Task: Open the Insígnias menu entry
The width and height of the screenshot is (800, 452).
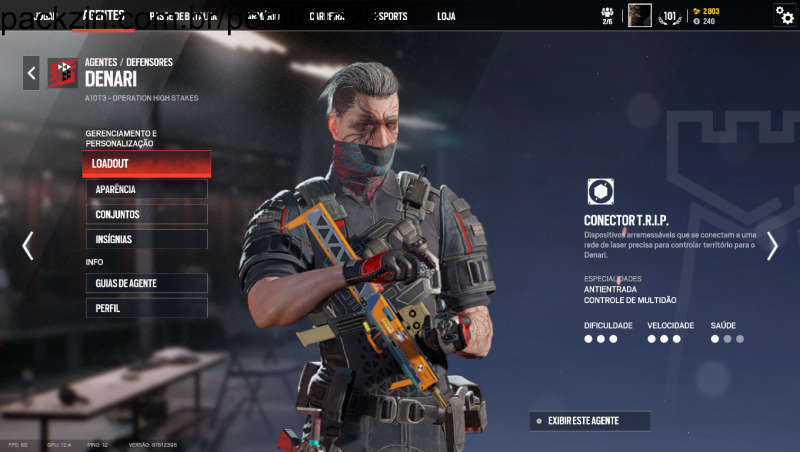Action: 146,239
